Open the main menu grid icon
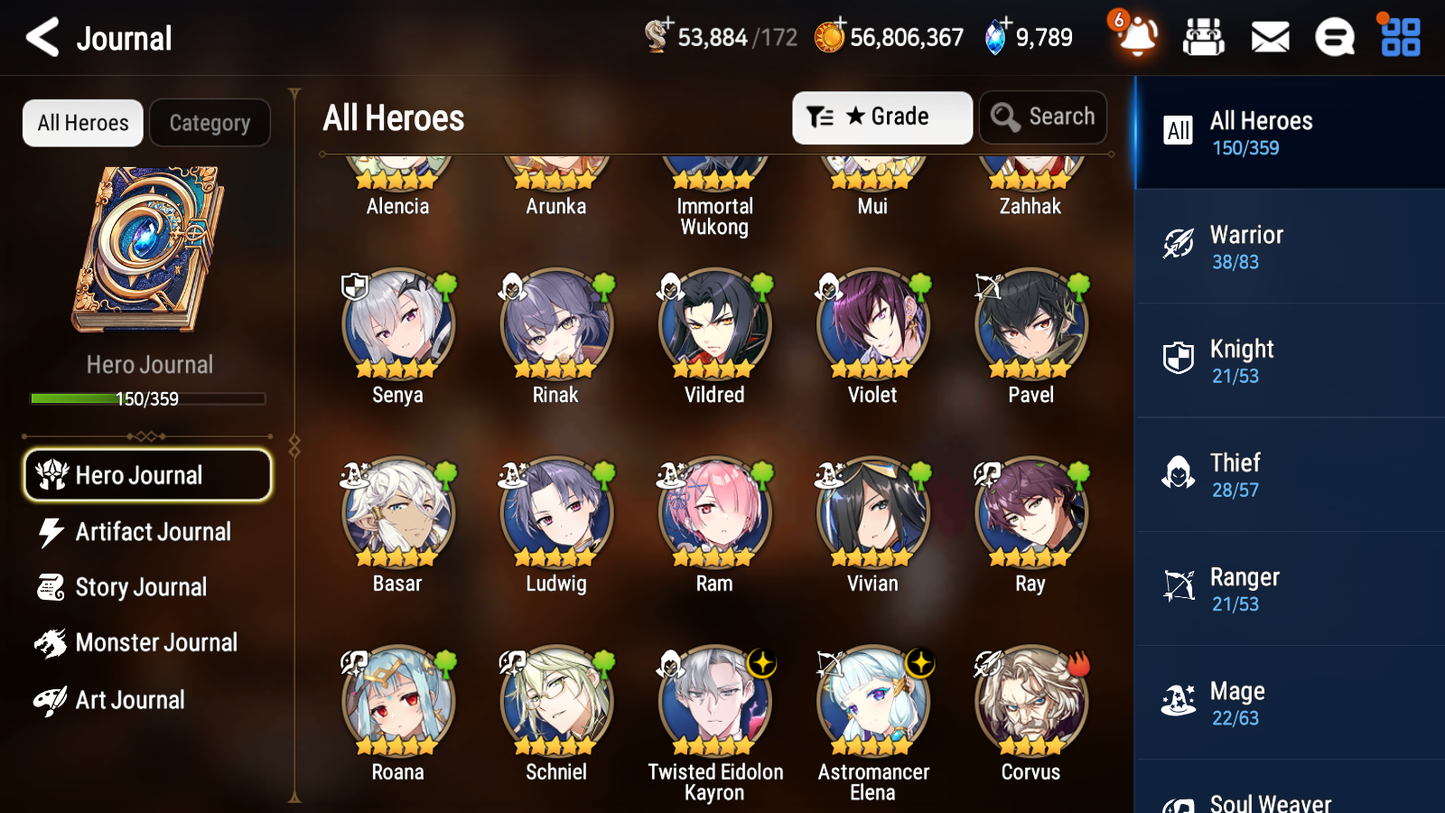The height and width of the screenshot is (813, 1445). point(1399,36)
